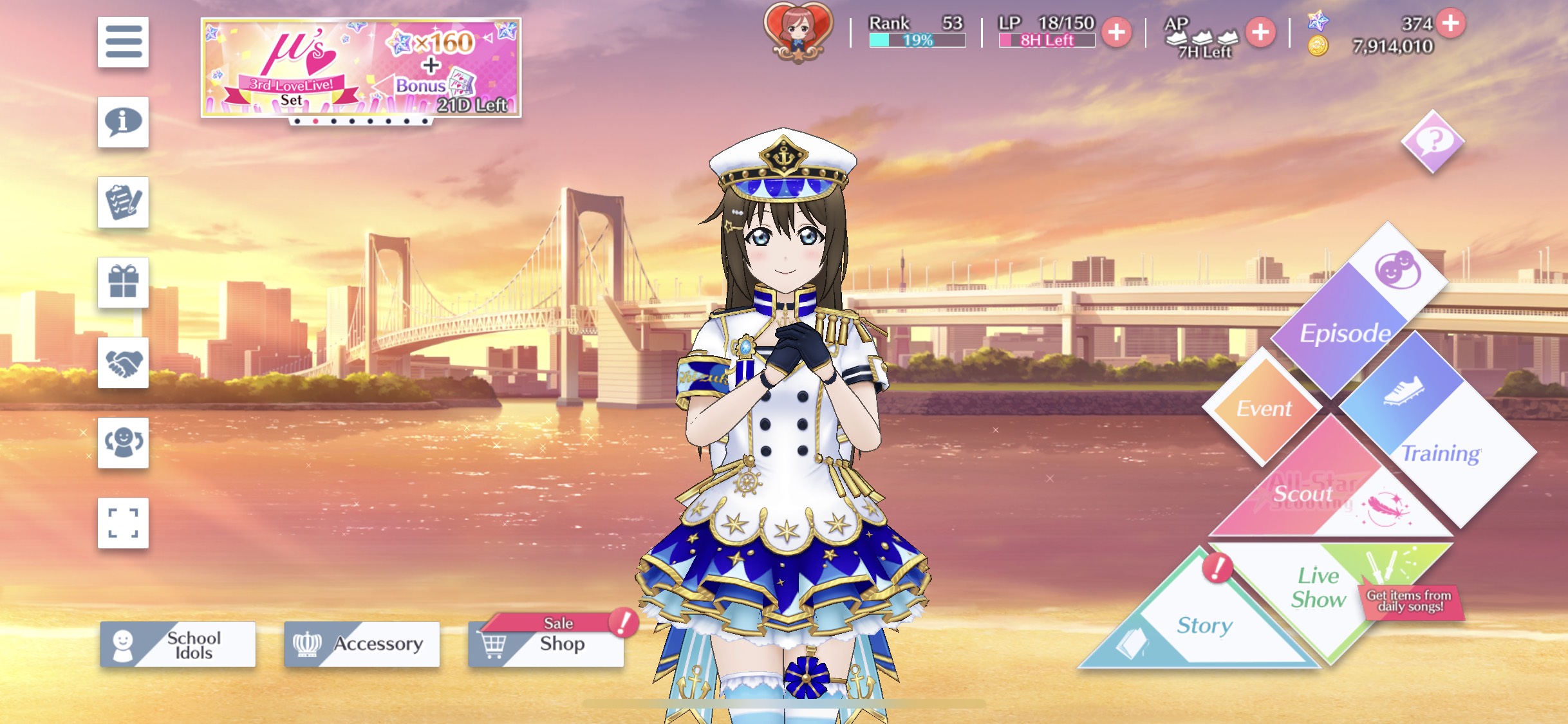Open the μ's 3rd LoveLive! Set banner
1568x724 pixels.
pyautogui.click(x=360, y=68)
